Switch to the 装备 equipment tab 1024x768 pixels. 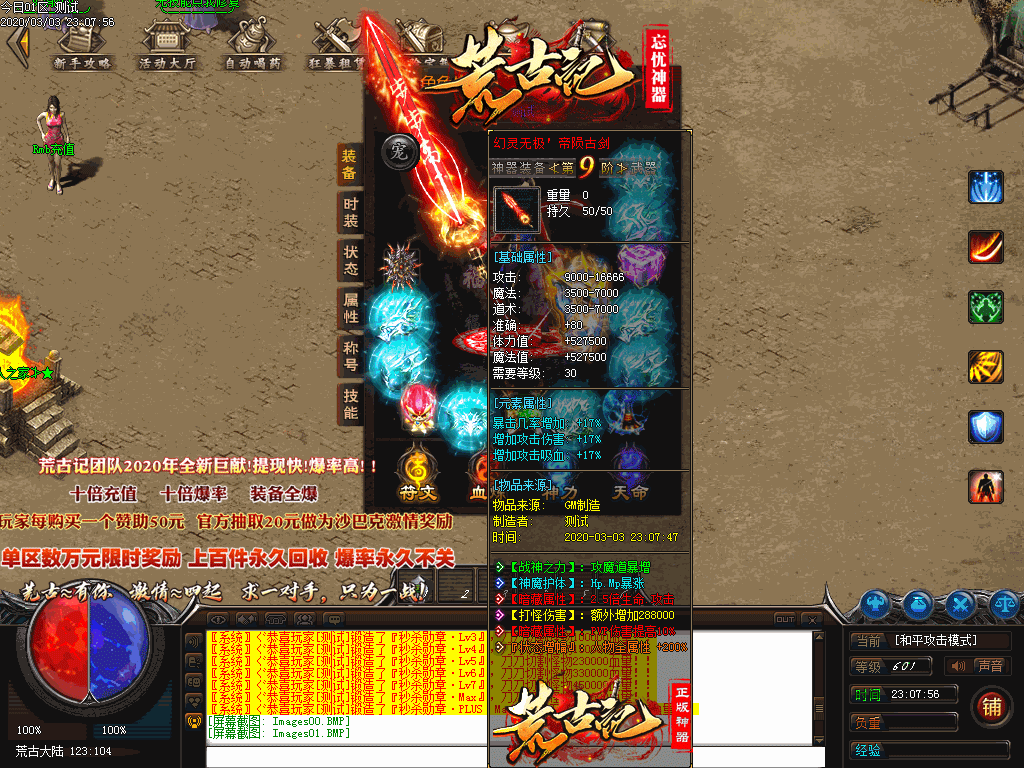(x=350, y=164)
